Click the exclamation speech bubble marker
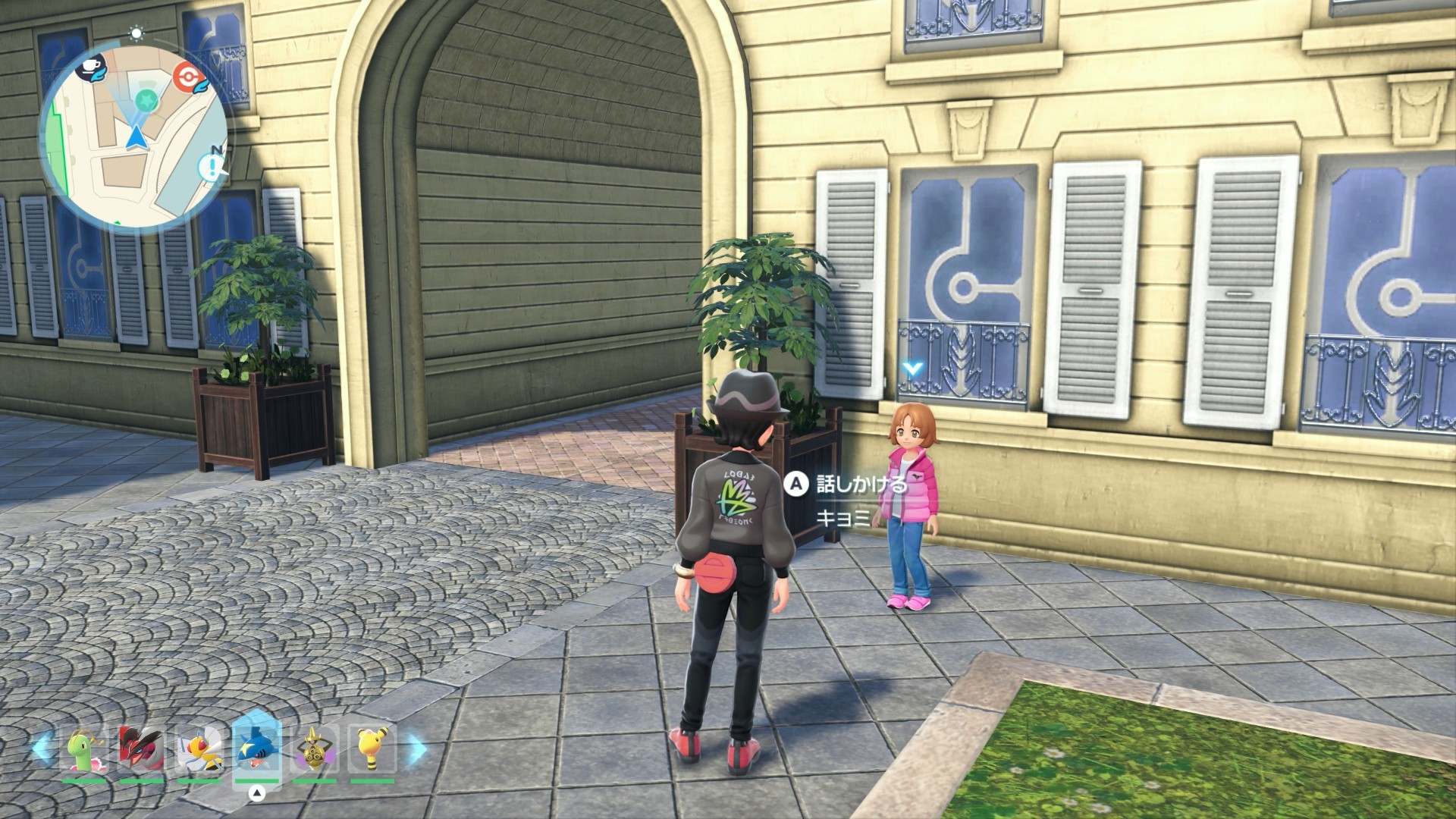The height and width of the screenshot is (819, 1456). pos(212,167)
